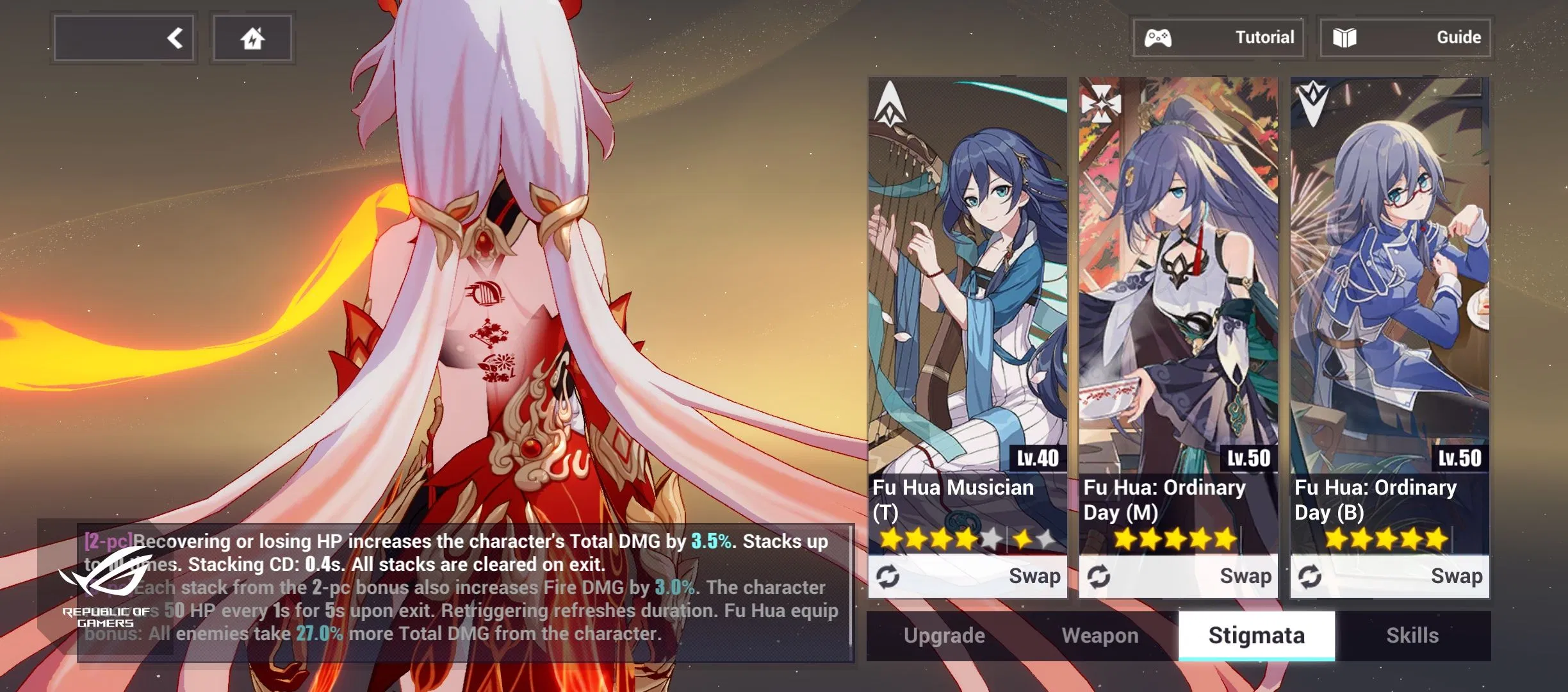
Task: Open the Stigmata tab
Action: [1255, 635]
